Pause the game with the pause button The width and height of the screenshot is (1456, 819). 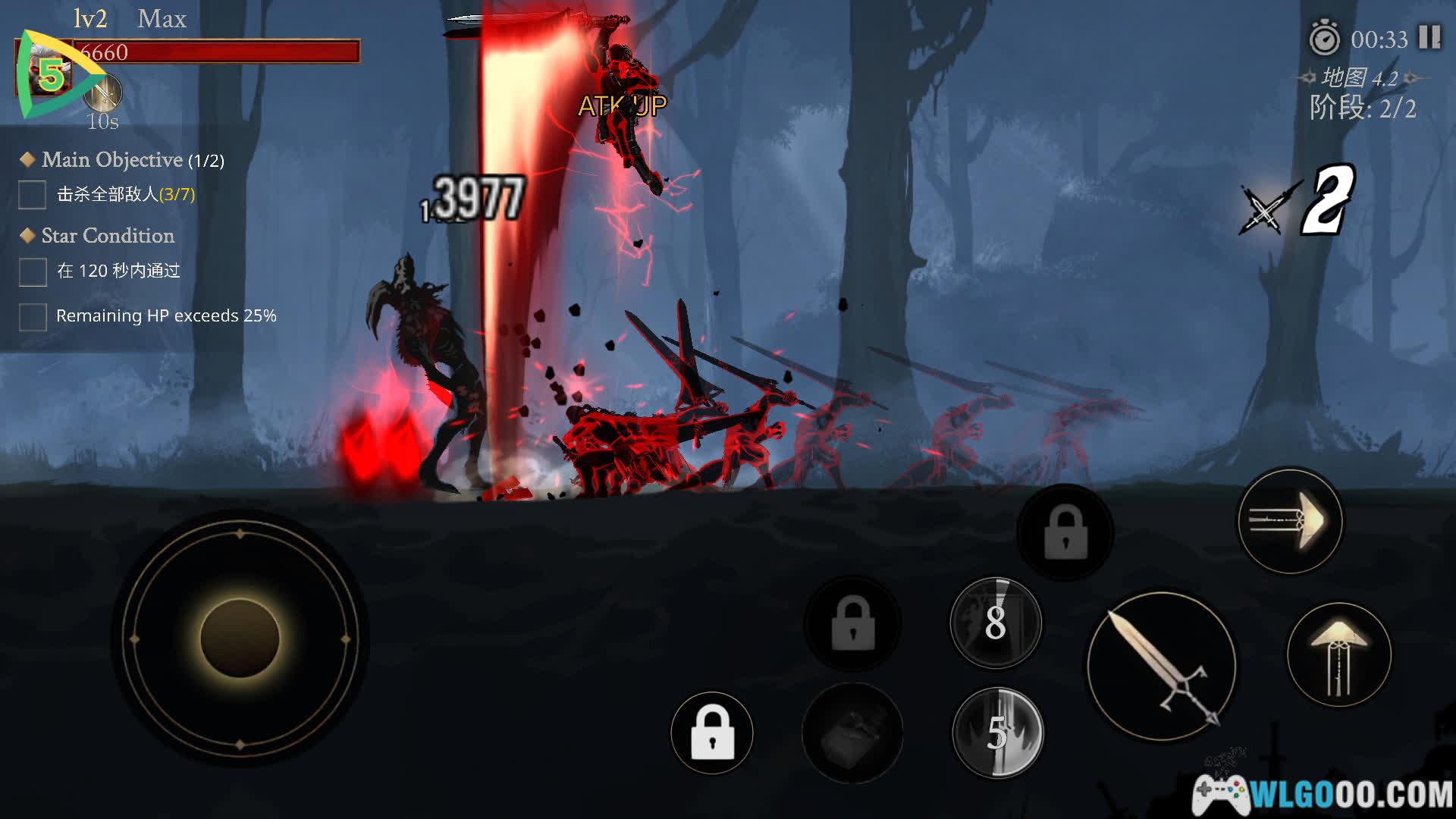1429,37
